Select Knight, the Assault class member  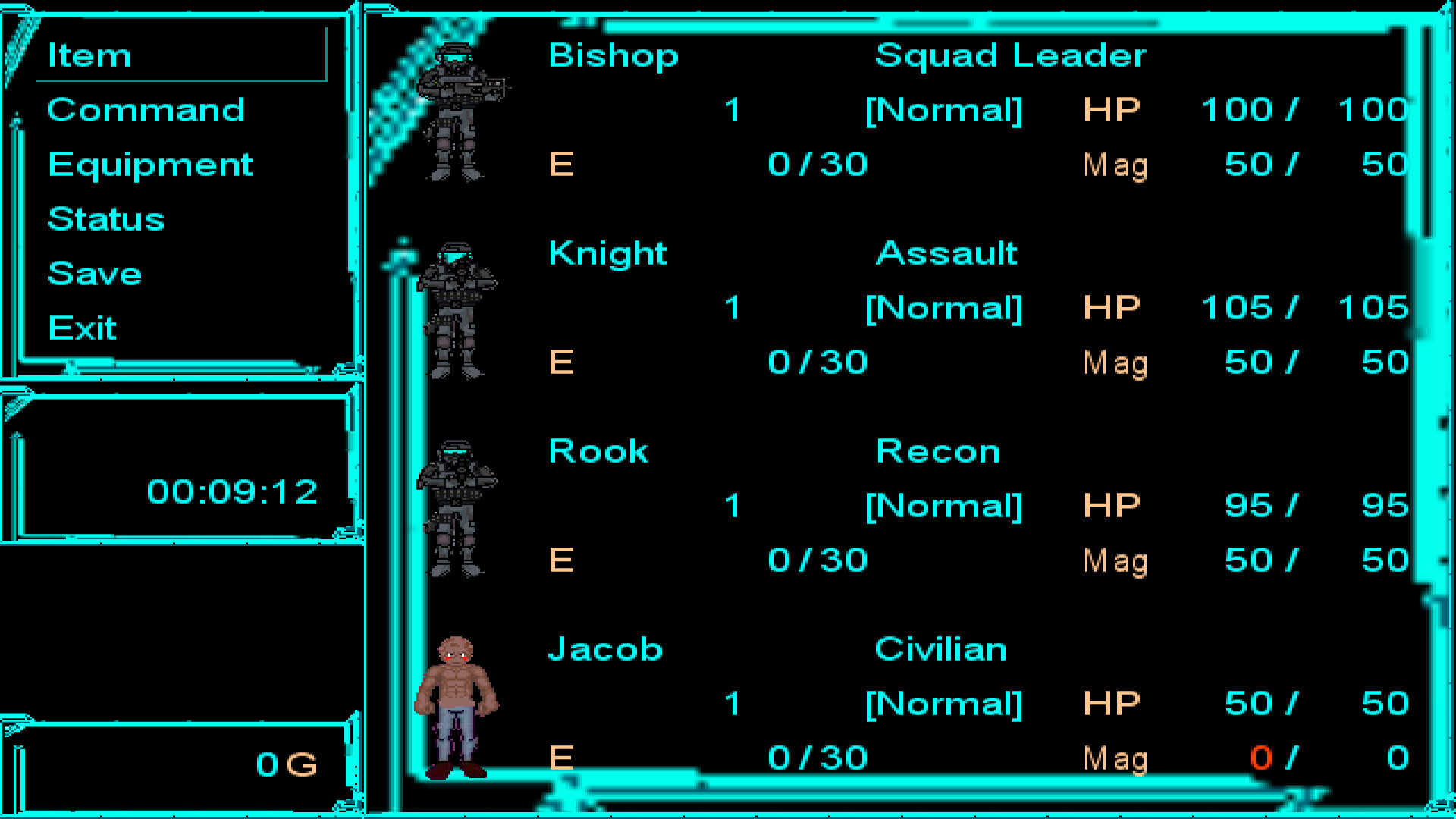607,253
